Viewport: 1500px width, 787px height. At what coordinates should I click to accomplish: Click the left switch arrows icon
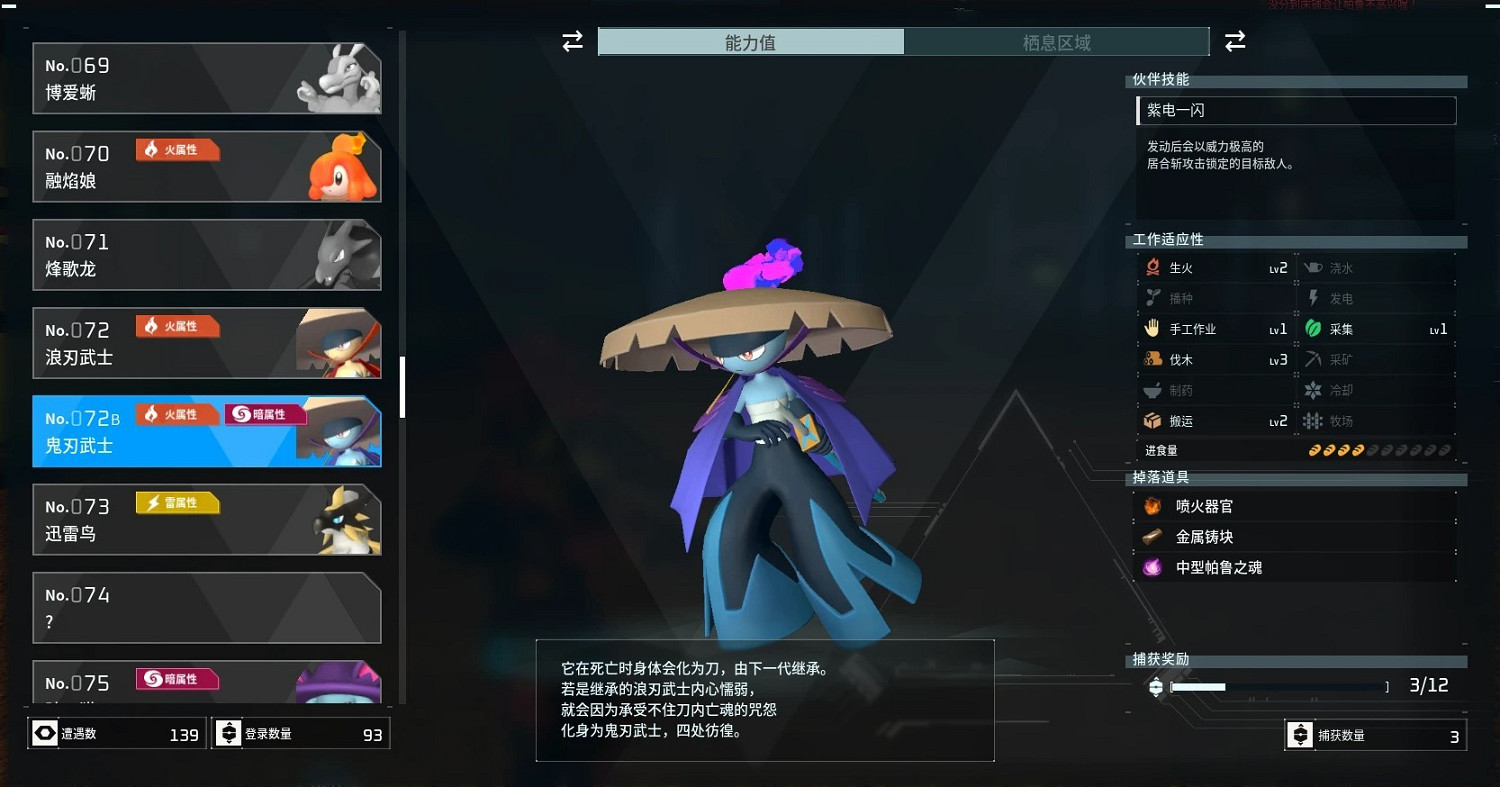click(571, 41)
